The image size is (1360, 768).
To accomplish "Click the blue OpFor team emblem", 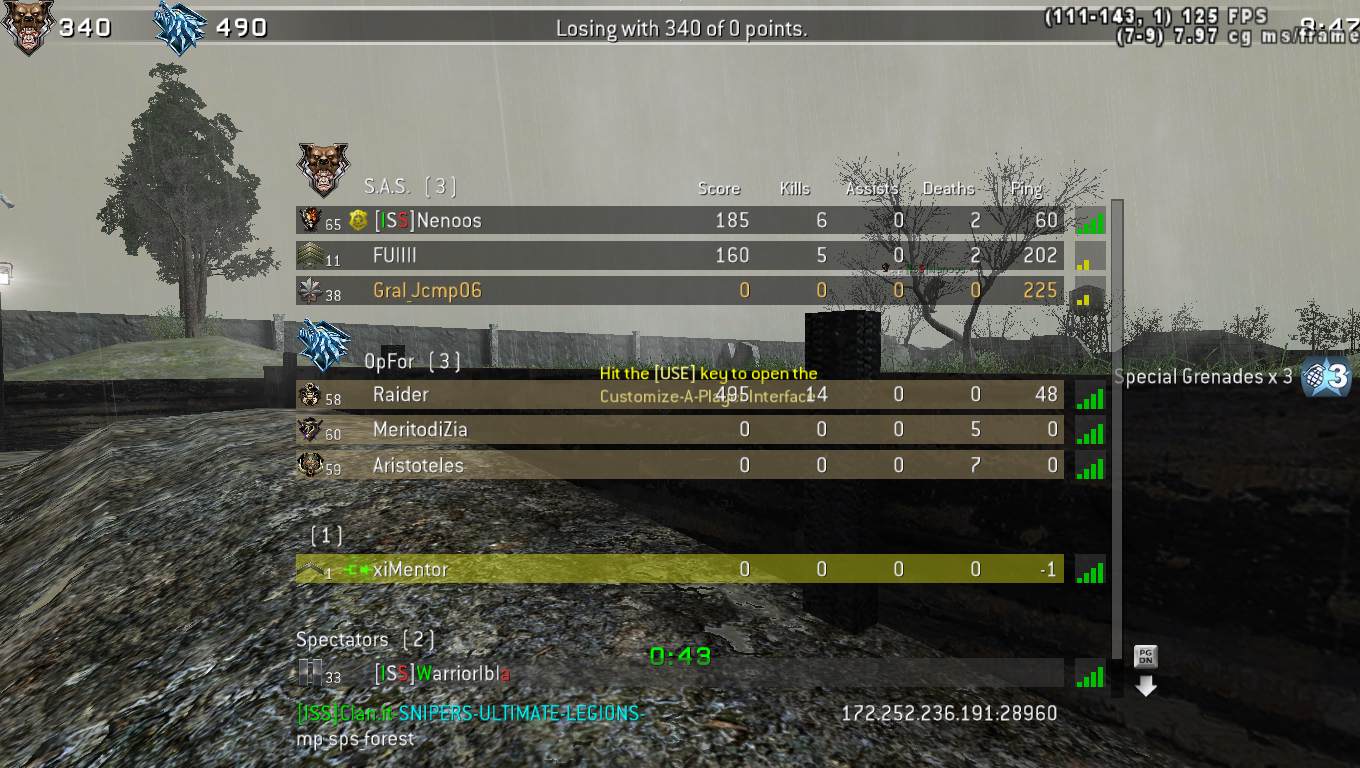I will click(x=322, y=349).
